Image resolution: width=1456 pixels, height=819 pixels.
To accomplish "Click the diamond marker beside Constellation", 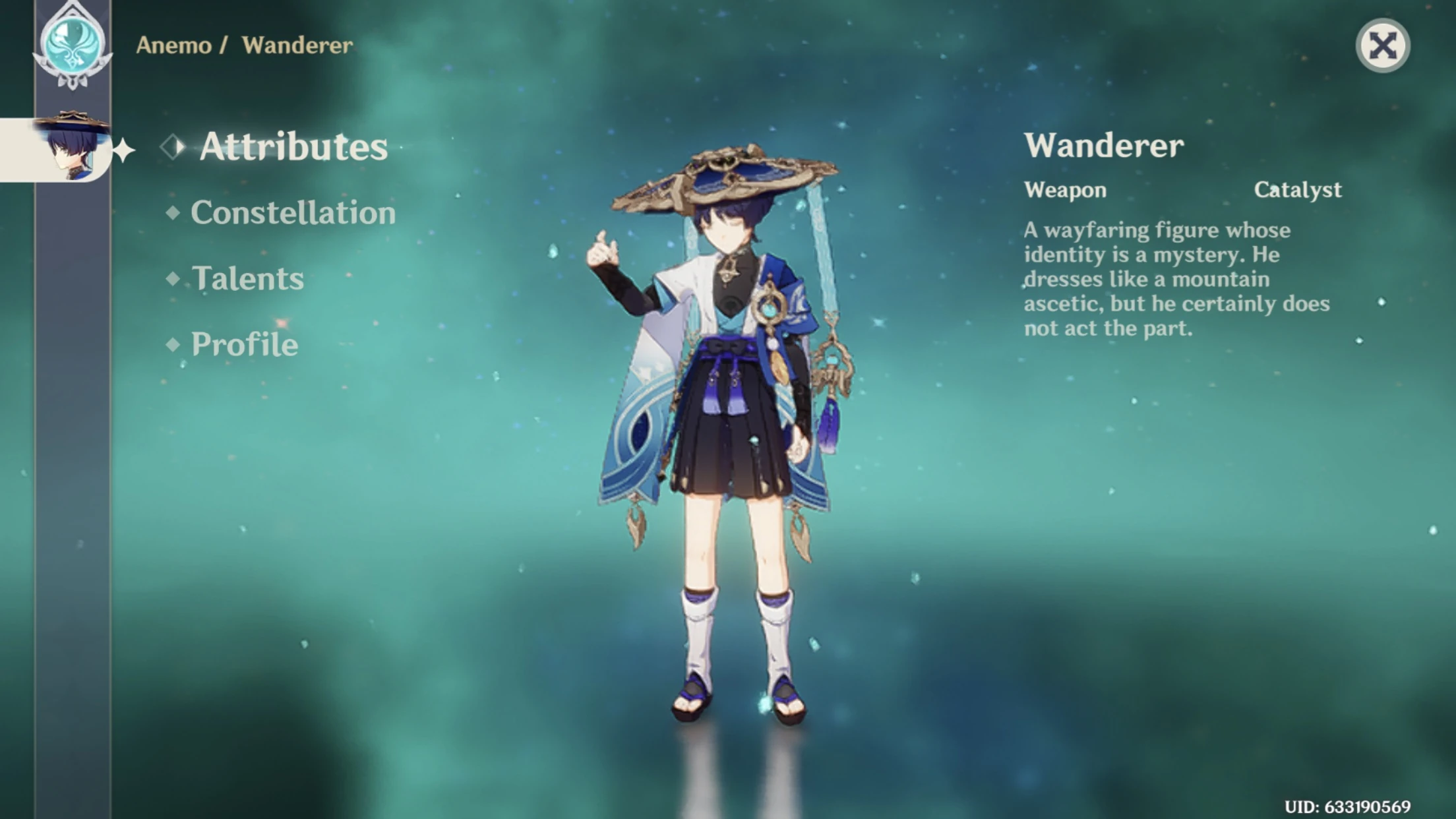I will pos(174,212).
